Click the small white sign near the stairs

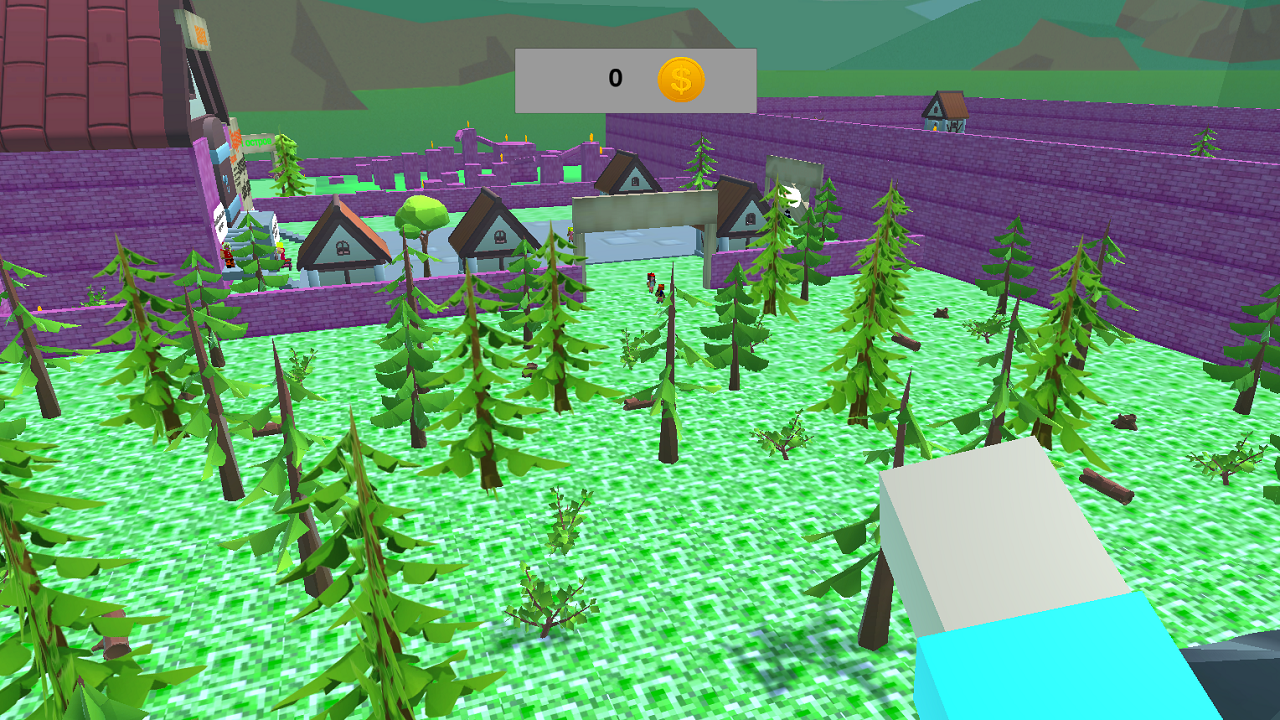tap(221, 220)
